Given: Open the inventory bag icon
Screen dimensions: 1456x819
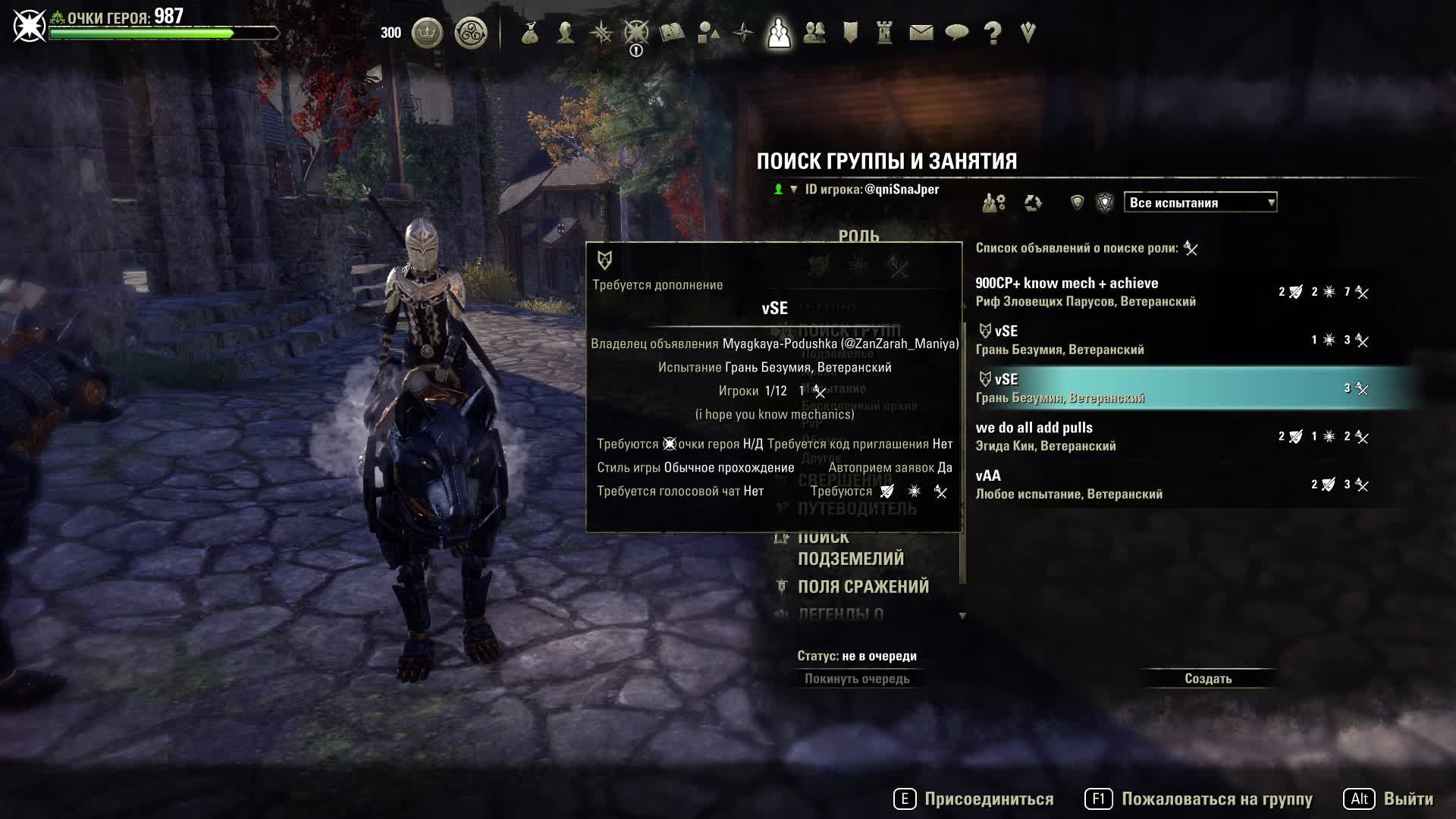Looking at the screenshot, I should pyautogui.click(x=529, y=34).
